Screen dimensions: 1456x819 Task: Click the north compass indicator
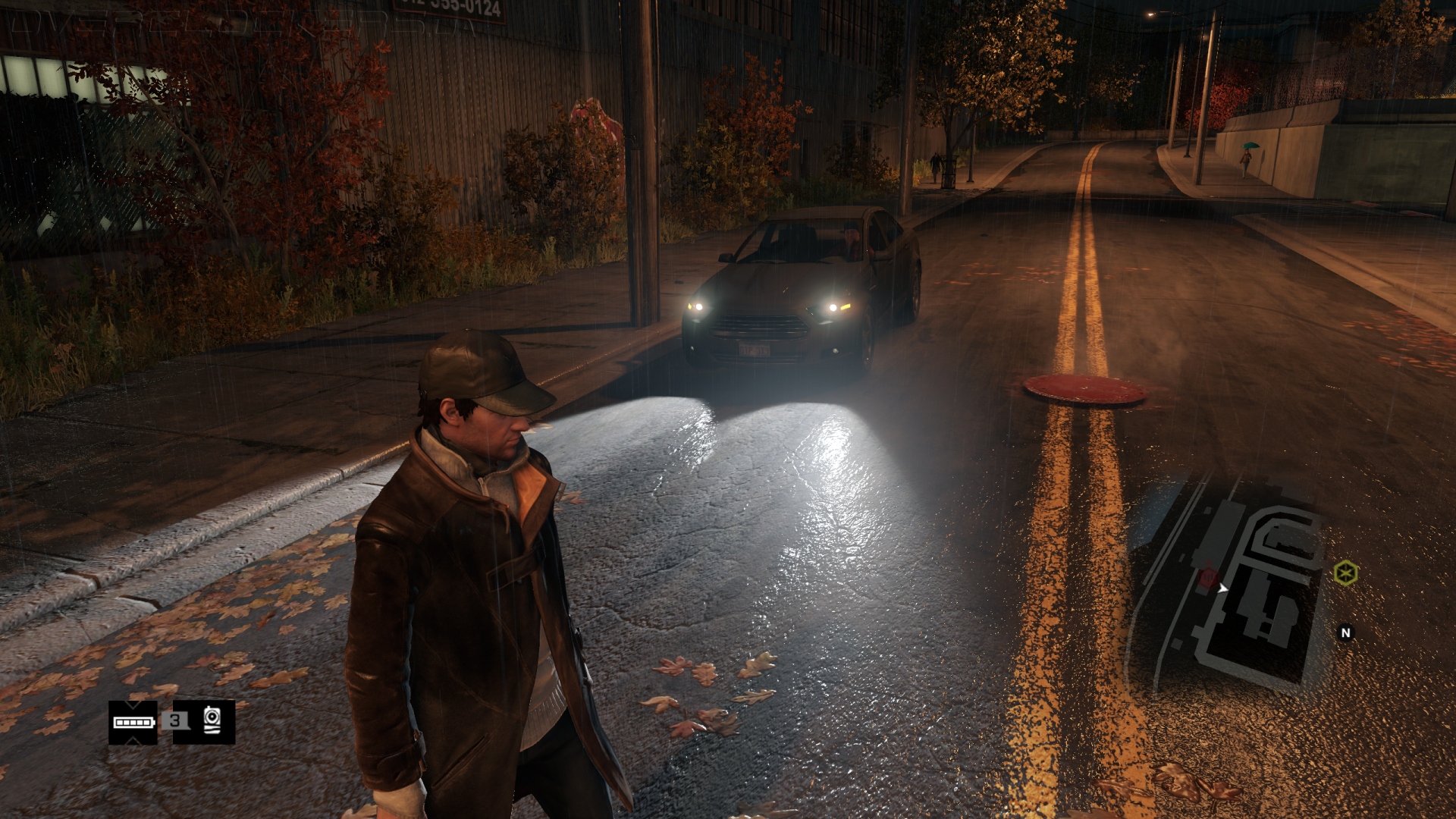pos(1345,632)
